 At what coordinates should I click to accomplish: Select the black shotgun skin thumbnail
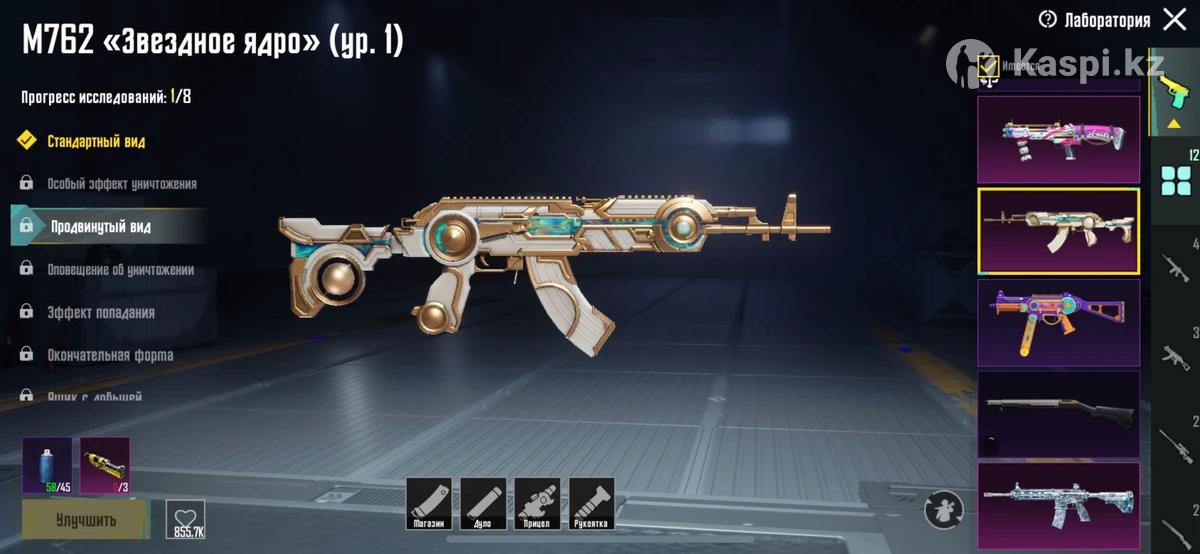(x=1058, y=413)
